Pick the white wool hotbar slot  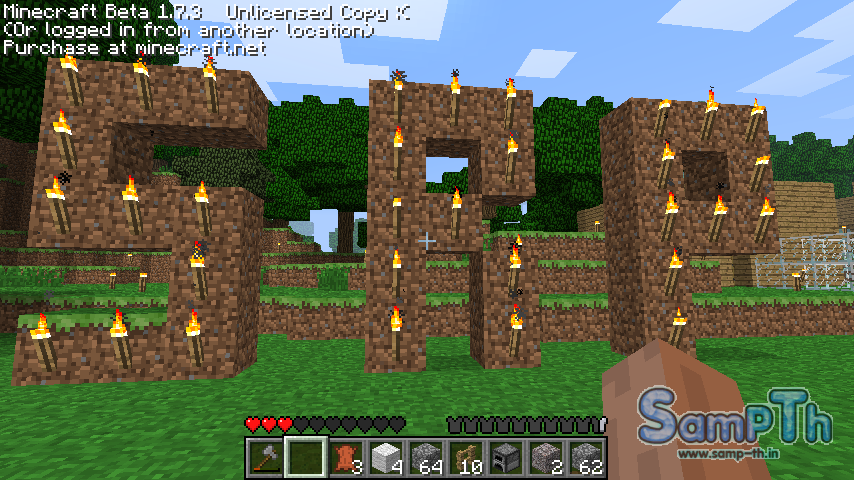[x=386, y=458]
